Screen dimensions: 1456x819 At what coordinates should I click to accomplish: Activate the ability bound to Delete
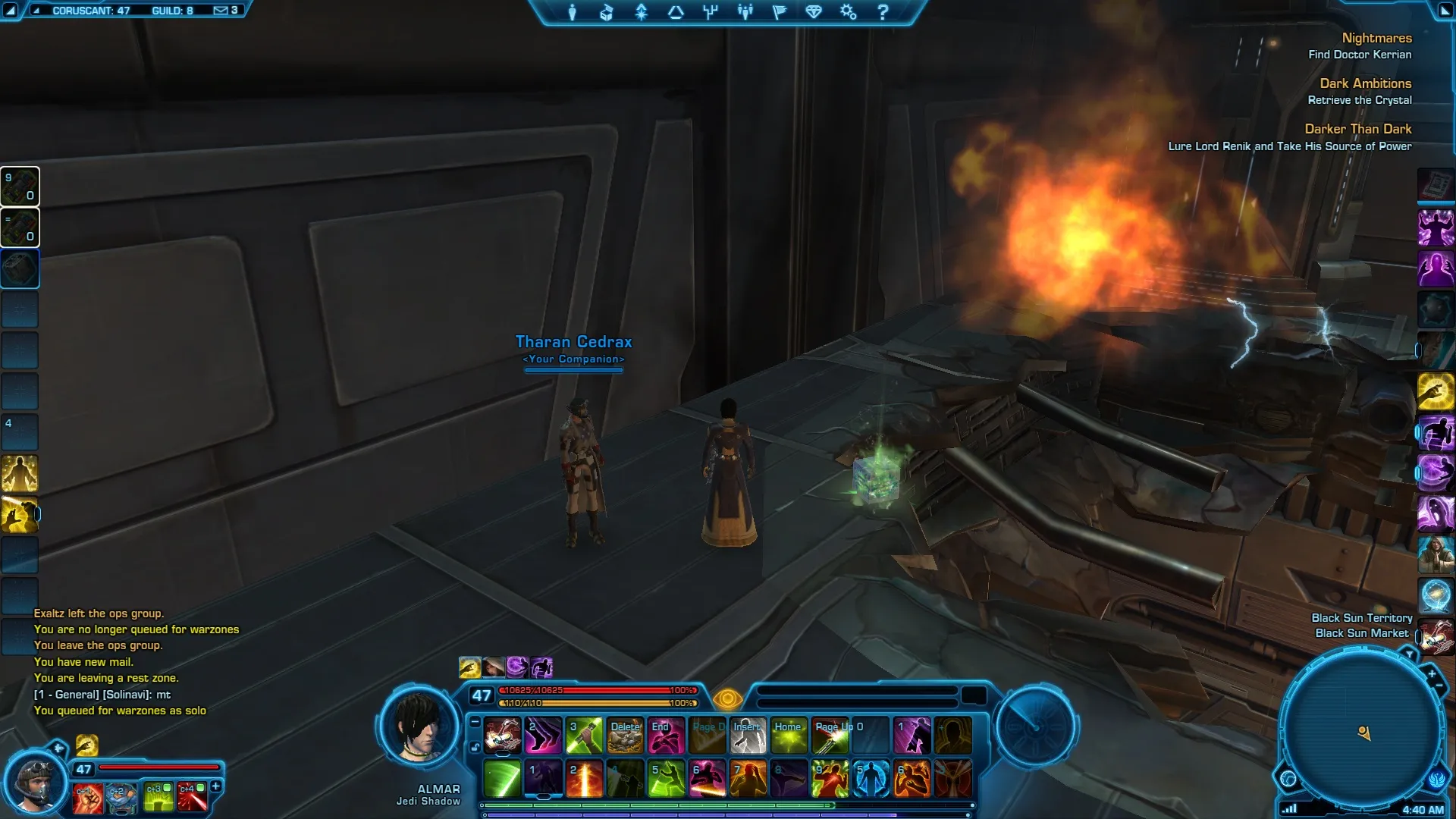(625, 736)
